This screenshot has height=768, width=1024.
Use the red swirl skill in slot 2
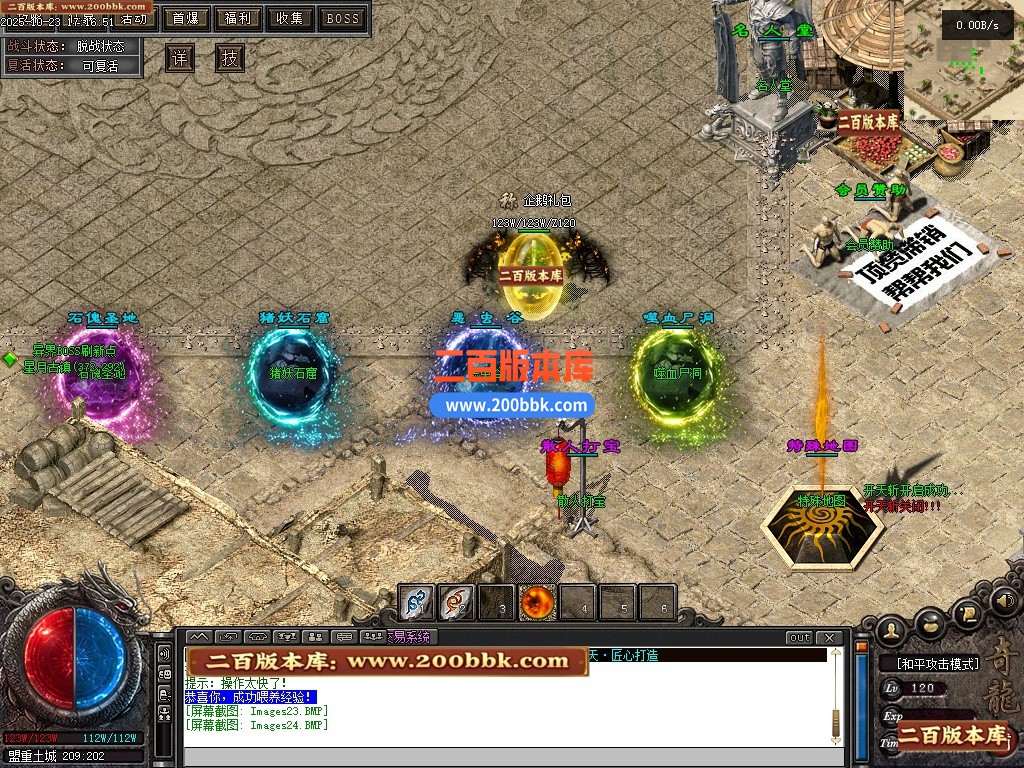(x=457, y=602)
